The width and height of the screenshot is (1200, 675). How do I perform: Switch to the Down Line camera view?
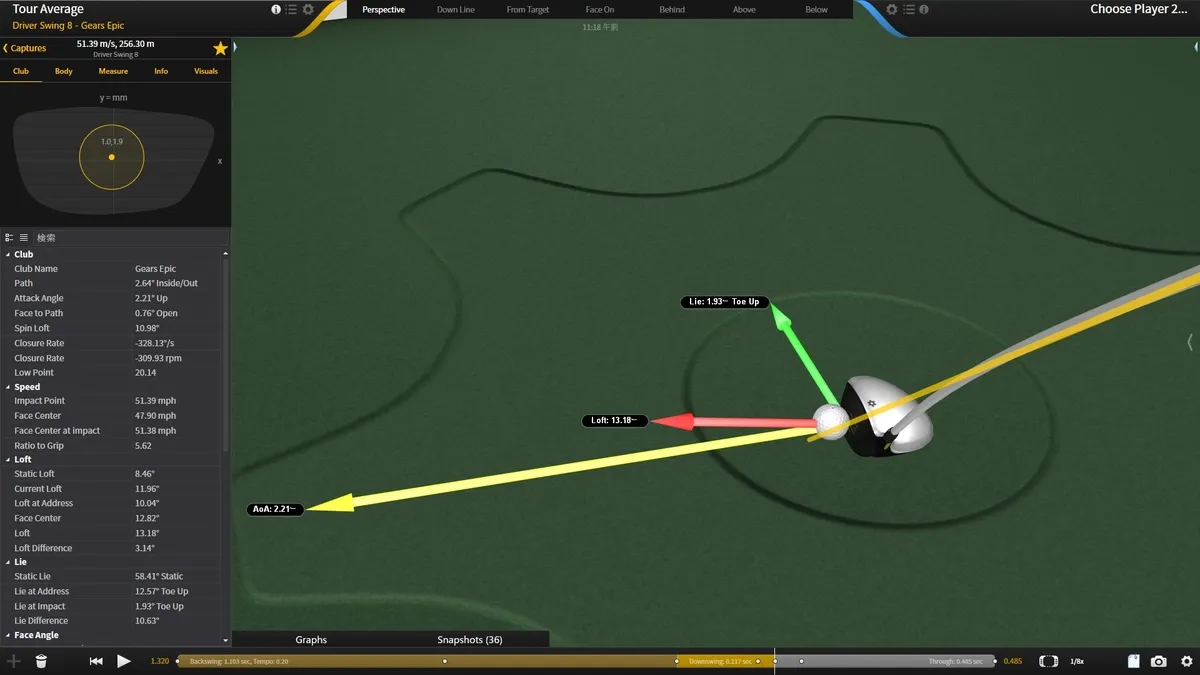(456, 10)
